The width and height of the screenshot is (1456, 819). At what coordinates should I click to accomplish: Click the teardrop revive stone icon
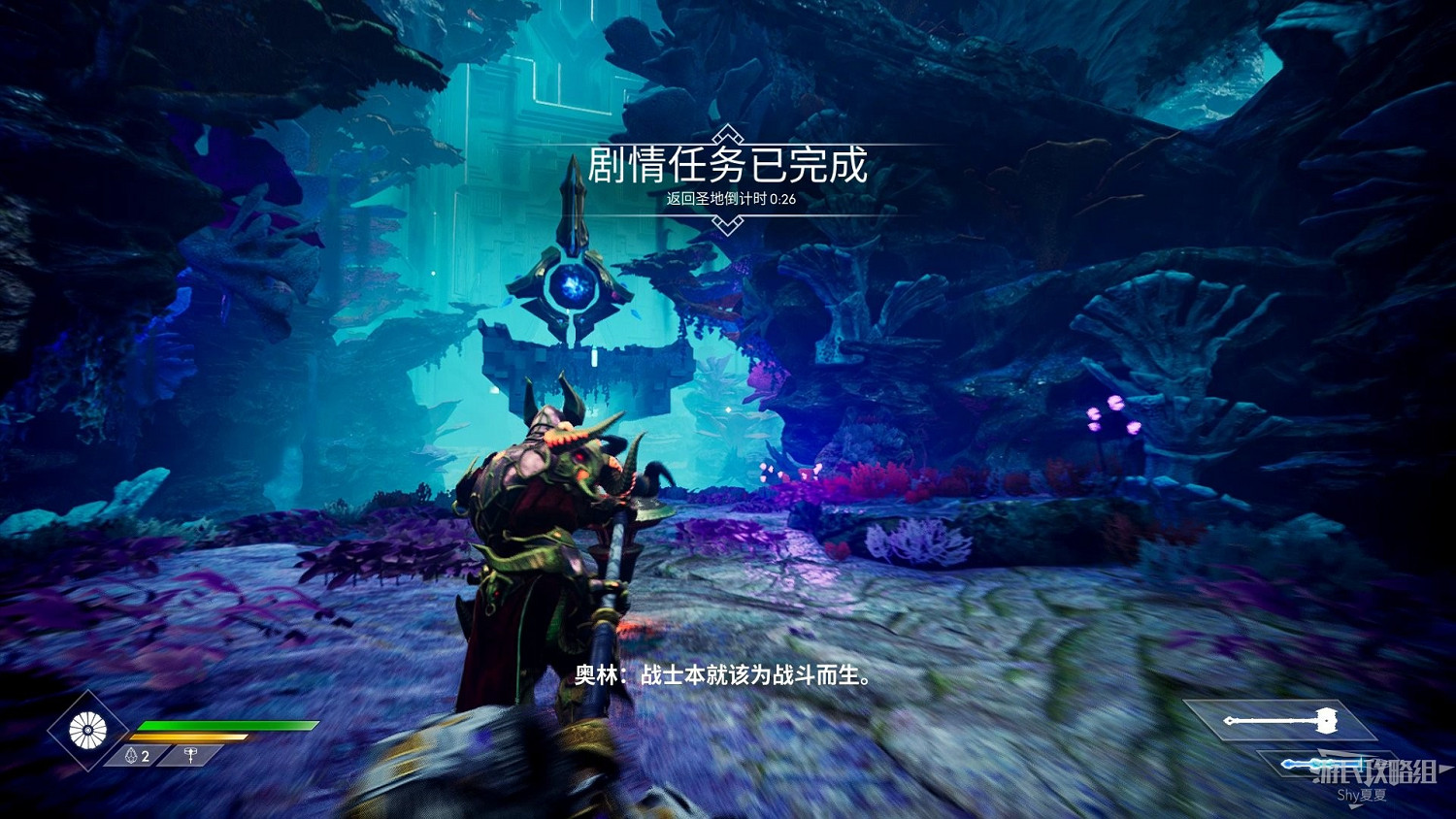(132, 753)
